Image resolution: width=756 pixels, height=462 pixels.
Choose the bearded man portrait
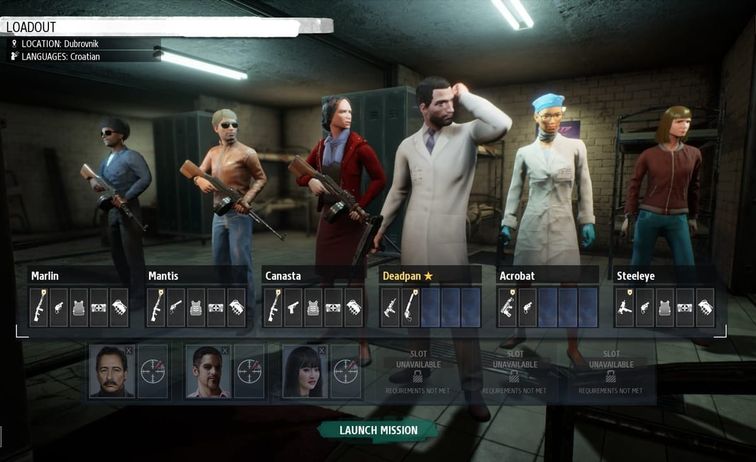click(x=207, y=371)
